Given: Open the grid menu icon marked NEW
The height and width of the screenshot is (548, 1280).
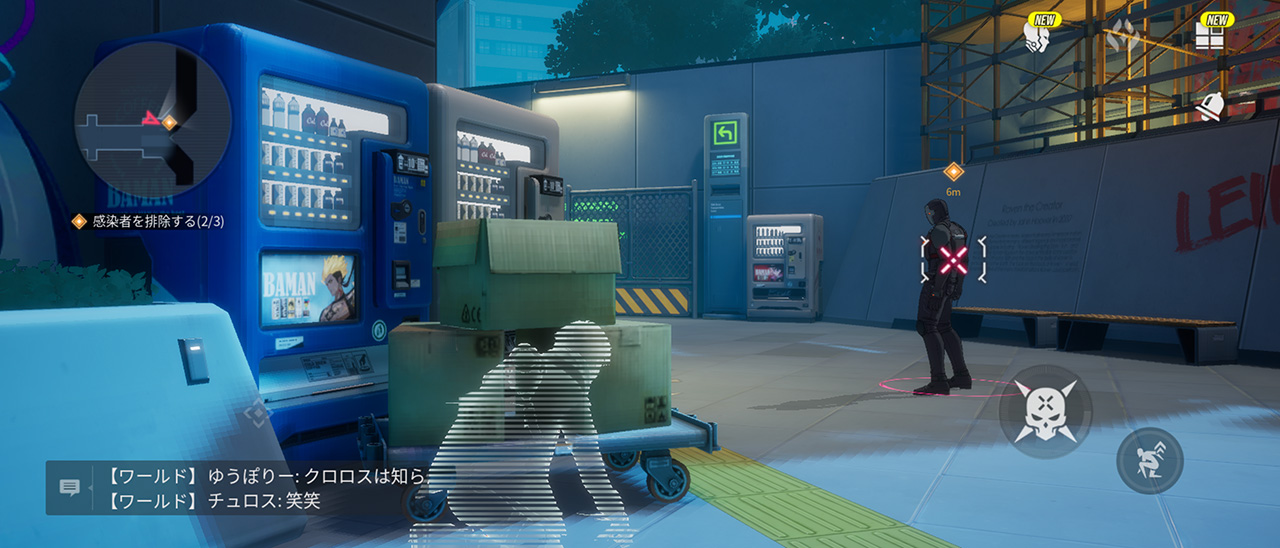Looking at the screenshot, I should pyautogui.click(x=1210, y=37).
